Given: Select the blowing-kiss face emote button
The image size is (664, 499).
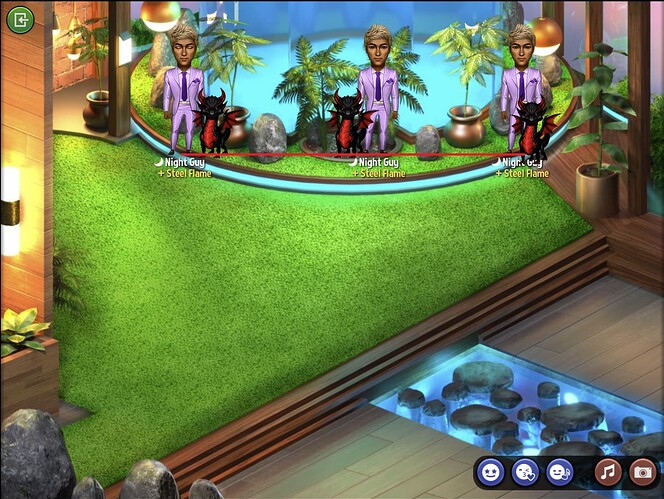Looking at the screenshot, I should point(525,471).
